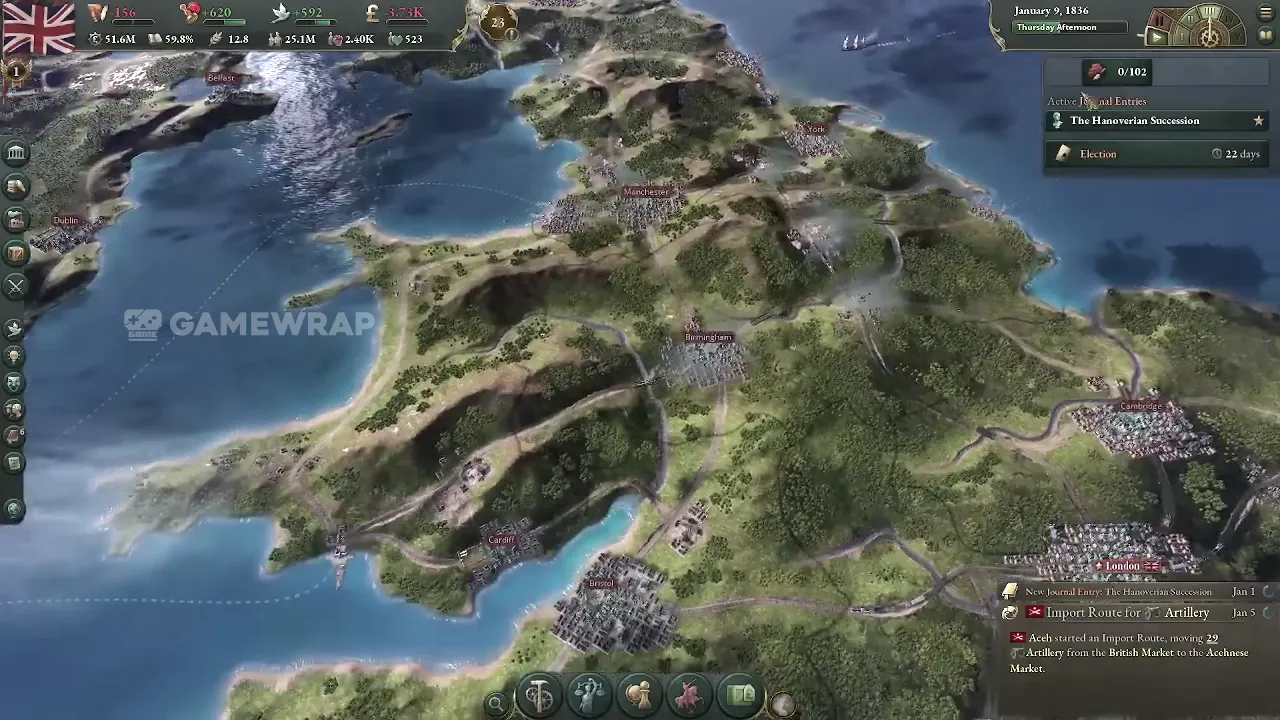Open the green map lens button
The image size is (1280, 720).
pyautogui.click(x=741, y=695)
